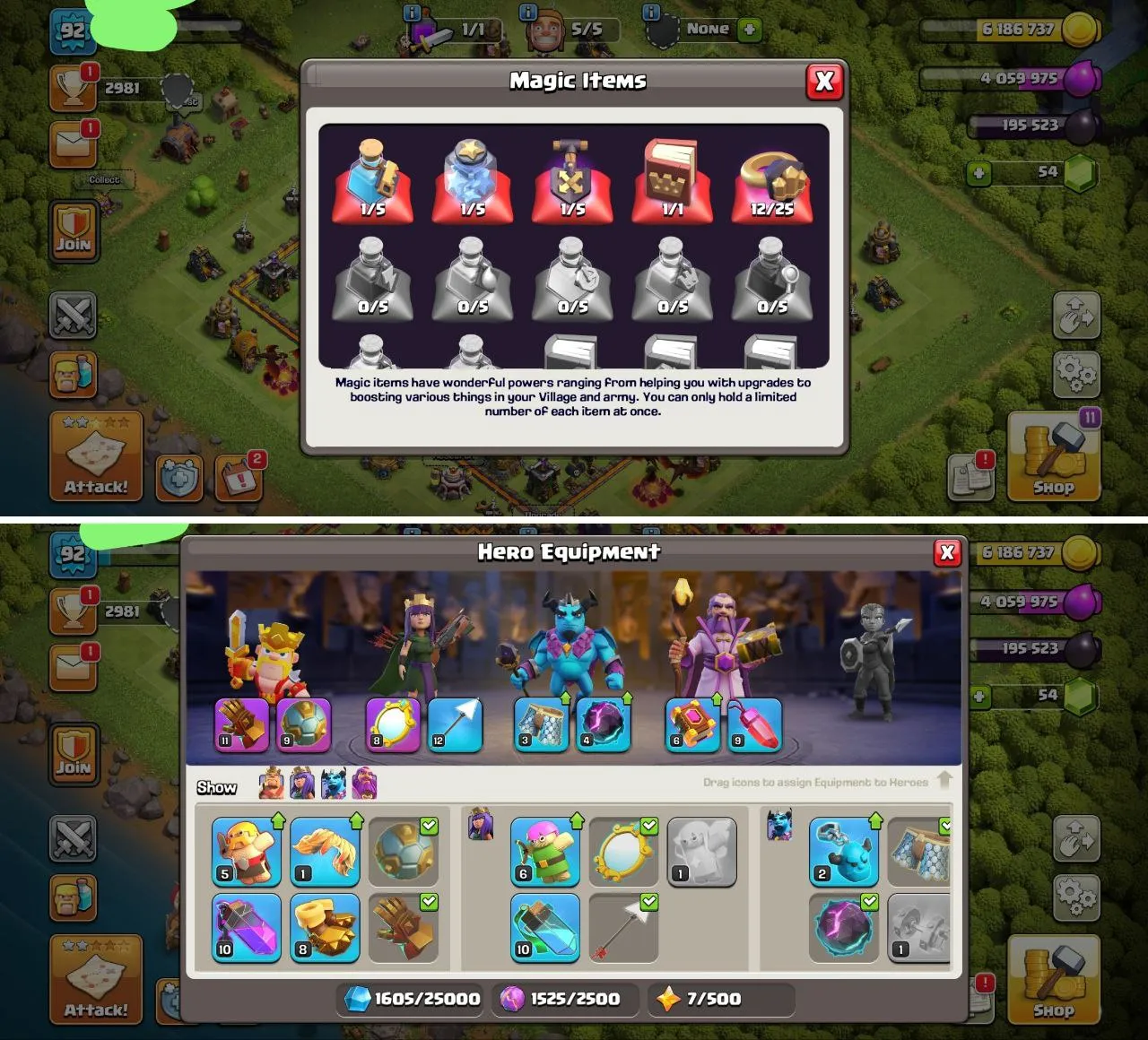Open the Join clan badge
The height and width of the screenshot is (1040, 1148).
pos(74,232)
